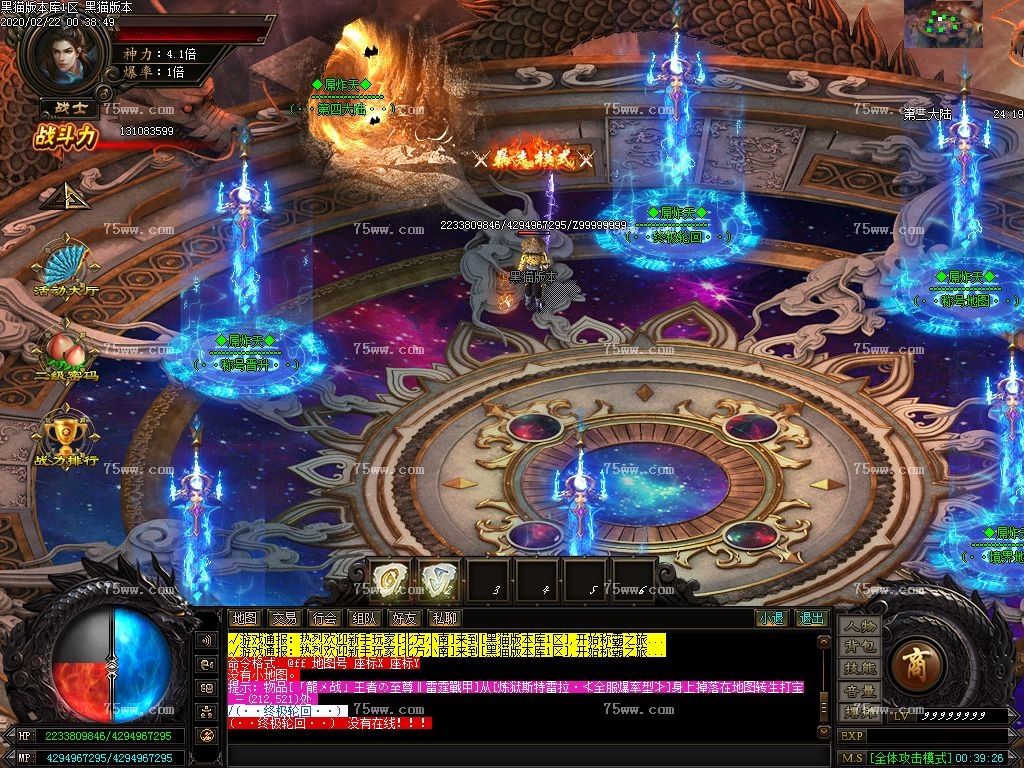Click the 退出 exit button
1024x768 pixels.
810,618
